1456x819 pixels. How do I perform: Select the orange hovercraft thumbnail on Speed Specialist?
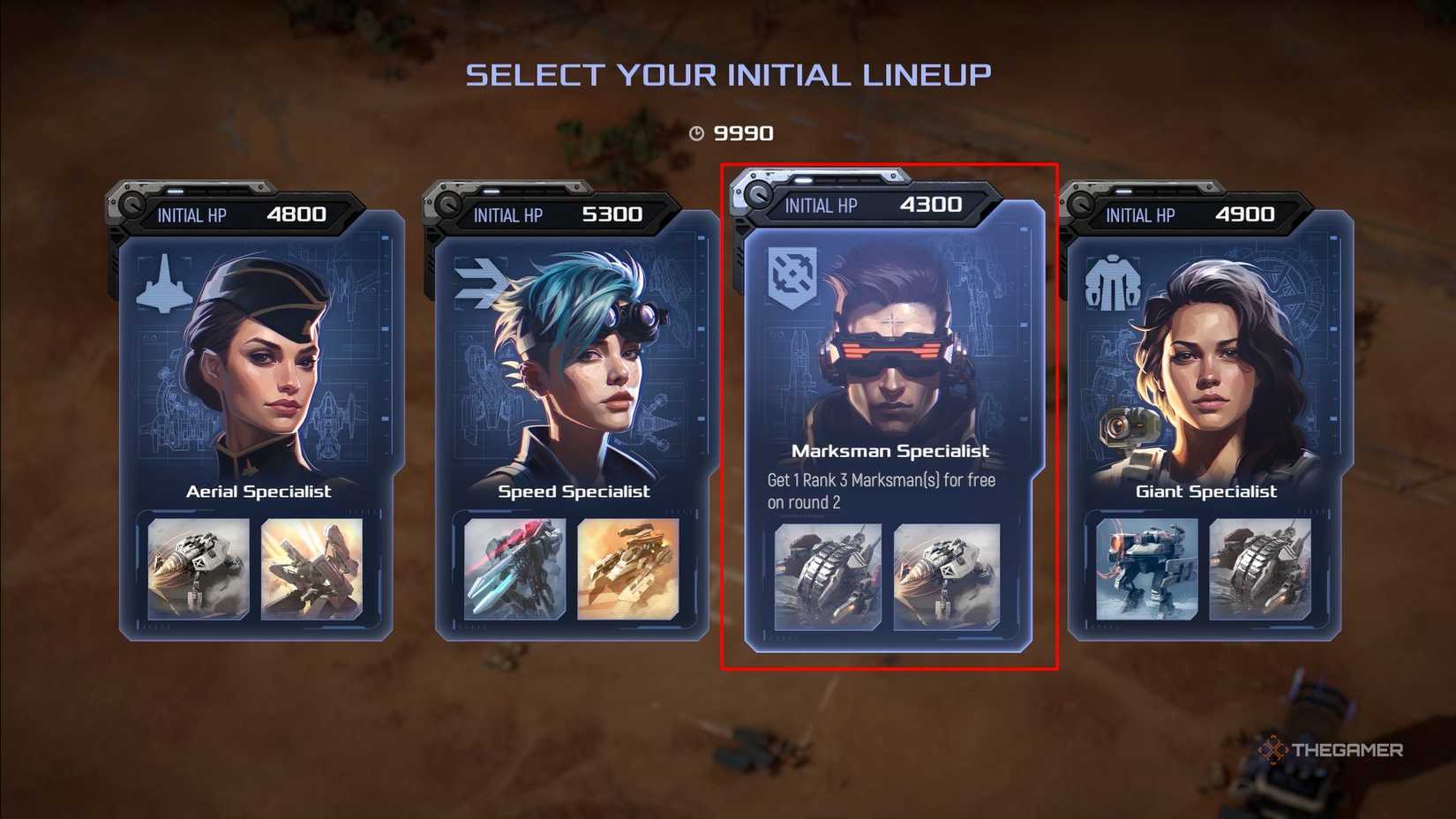coord(628,568)
